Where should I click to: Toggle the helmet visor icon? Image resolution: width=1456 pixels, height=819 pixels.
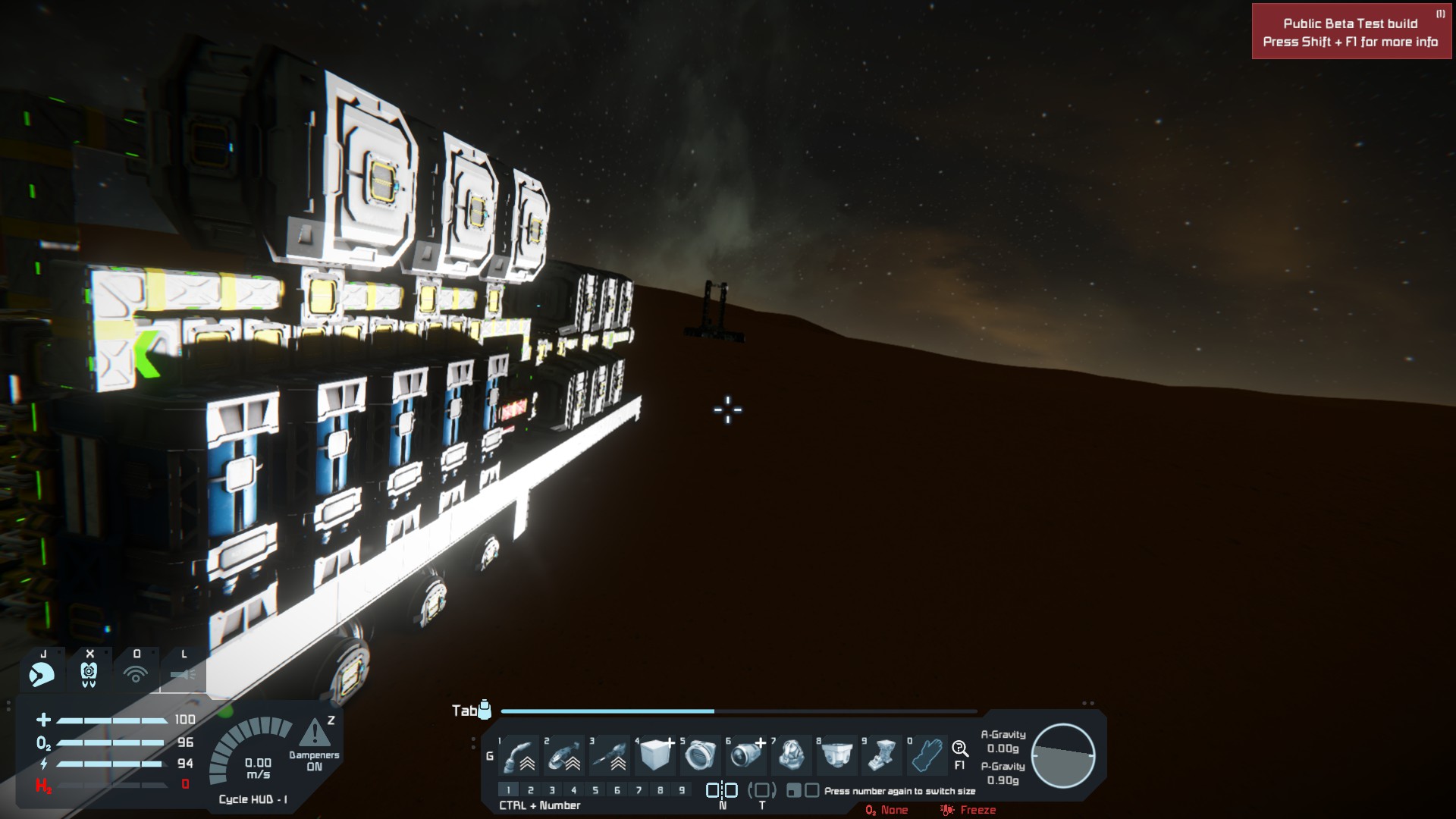(x=89, y=673)
